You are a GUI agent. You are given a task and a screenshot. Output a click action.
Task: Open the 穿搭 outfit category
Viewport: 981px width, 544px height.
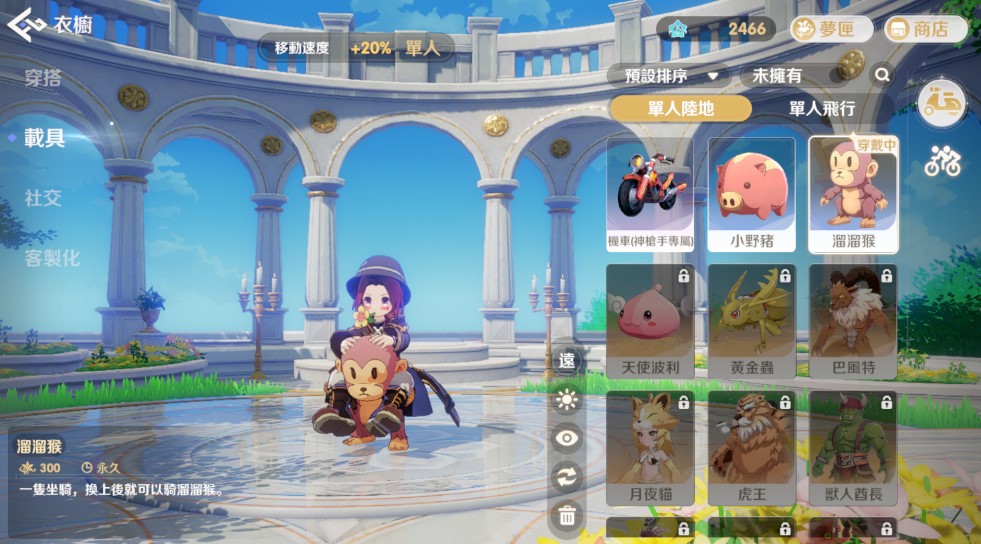point(44,77)
